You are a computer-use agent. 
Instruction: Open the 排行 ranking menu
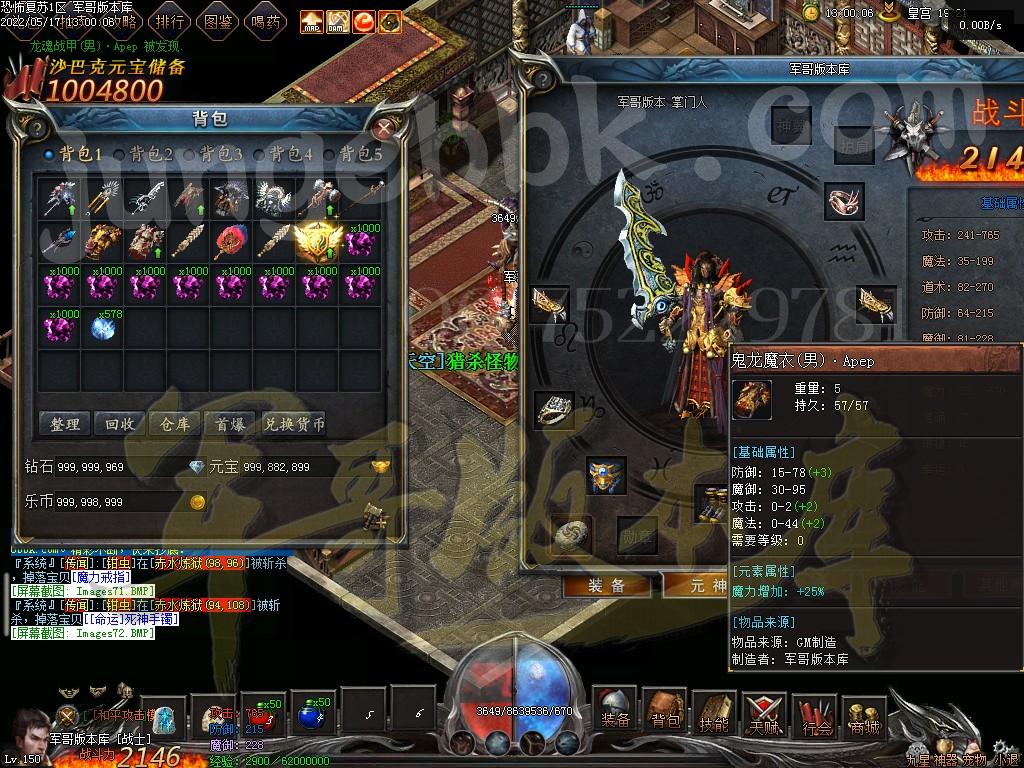171,20
